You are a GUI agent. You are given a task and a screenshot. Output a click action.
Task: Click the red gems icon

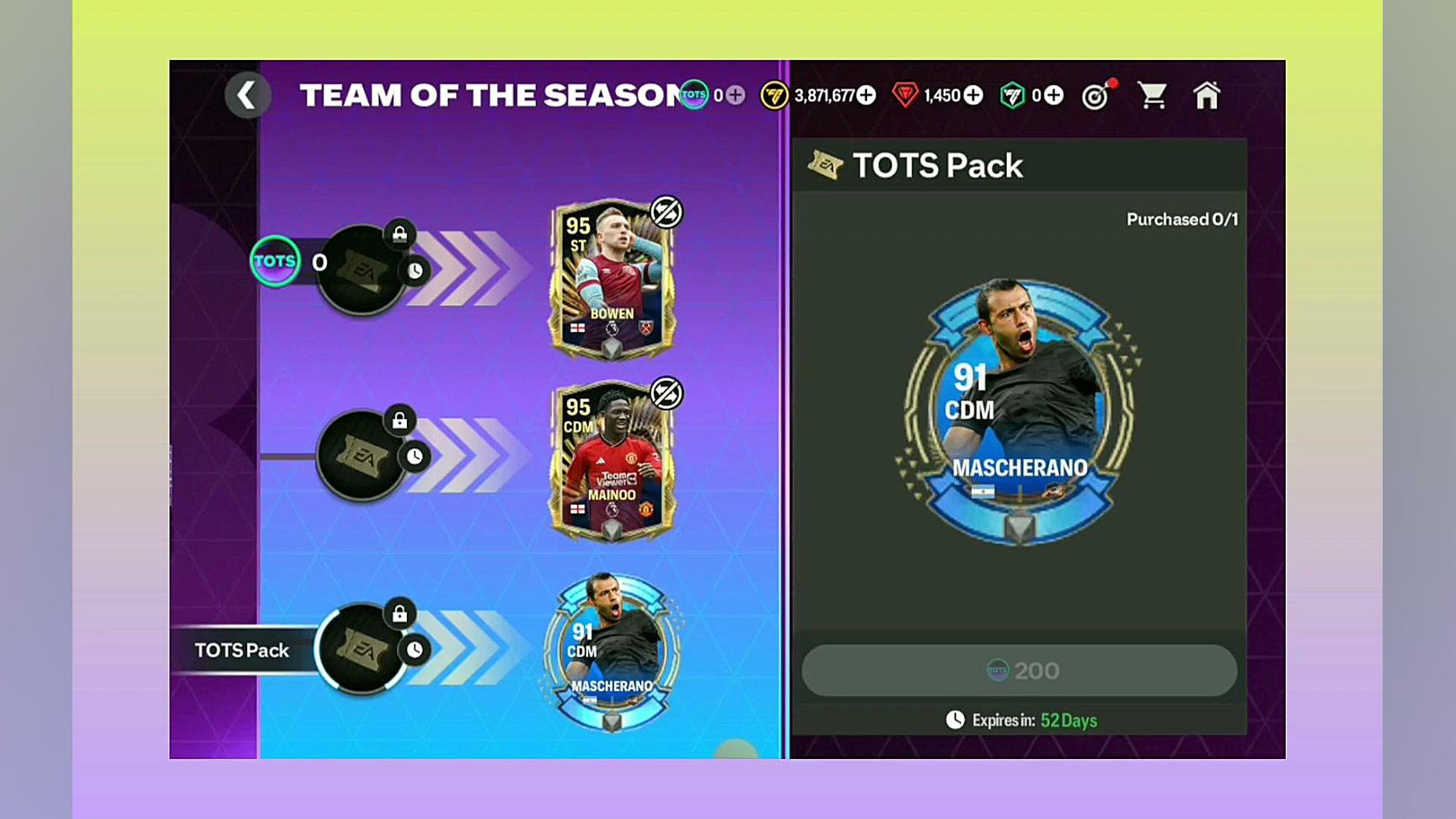[x=907, y=95]
